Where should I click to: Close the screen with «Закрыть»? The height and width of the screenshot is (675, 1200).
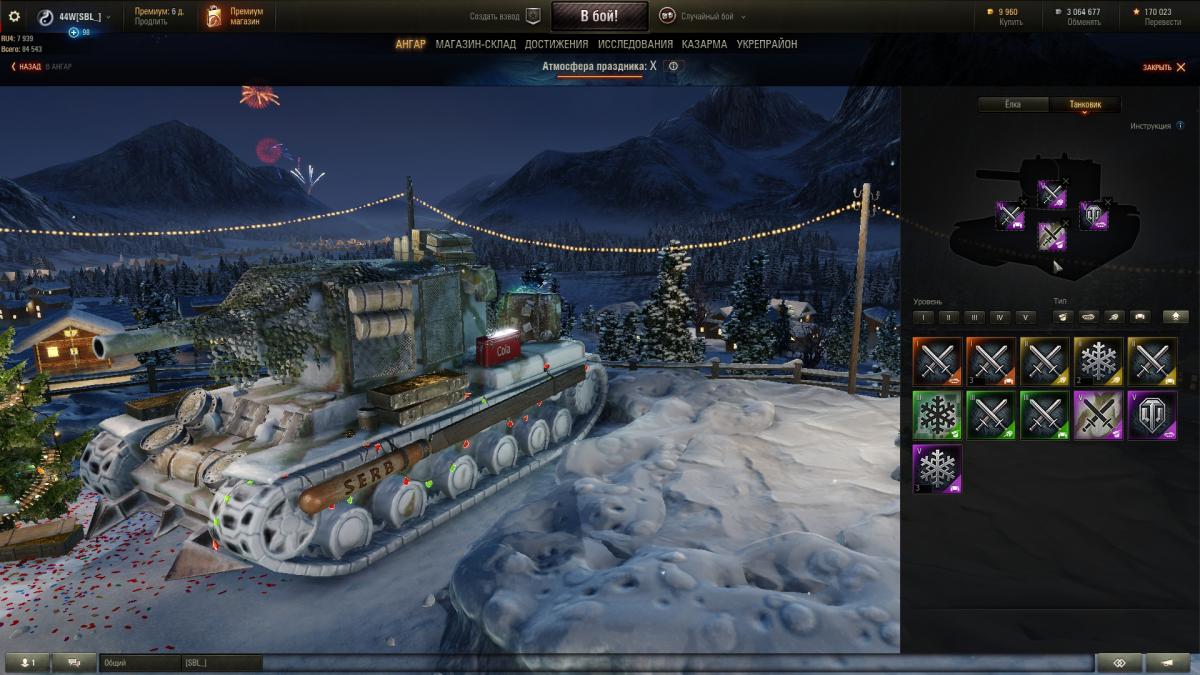(x=1164, y=67)
